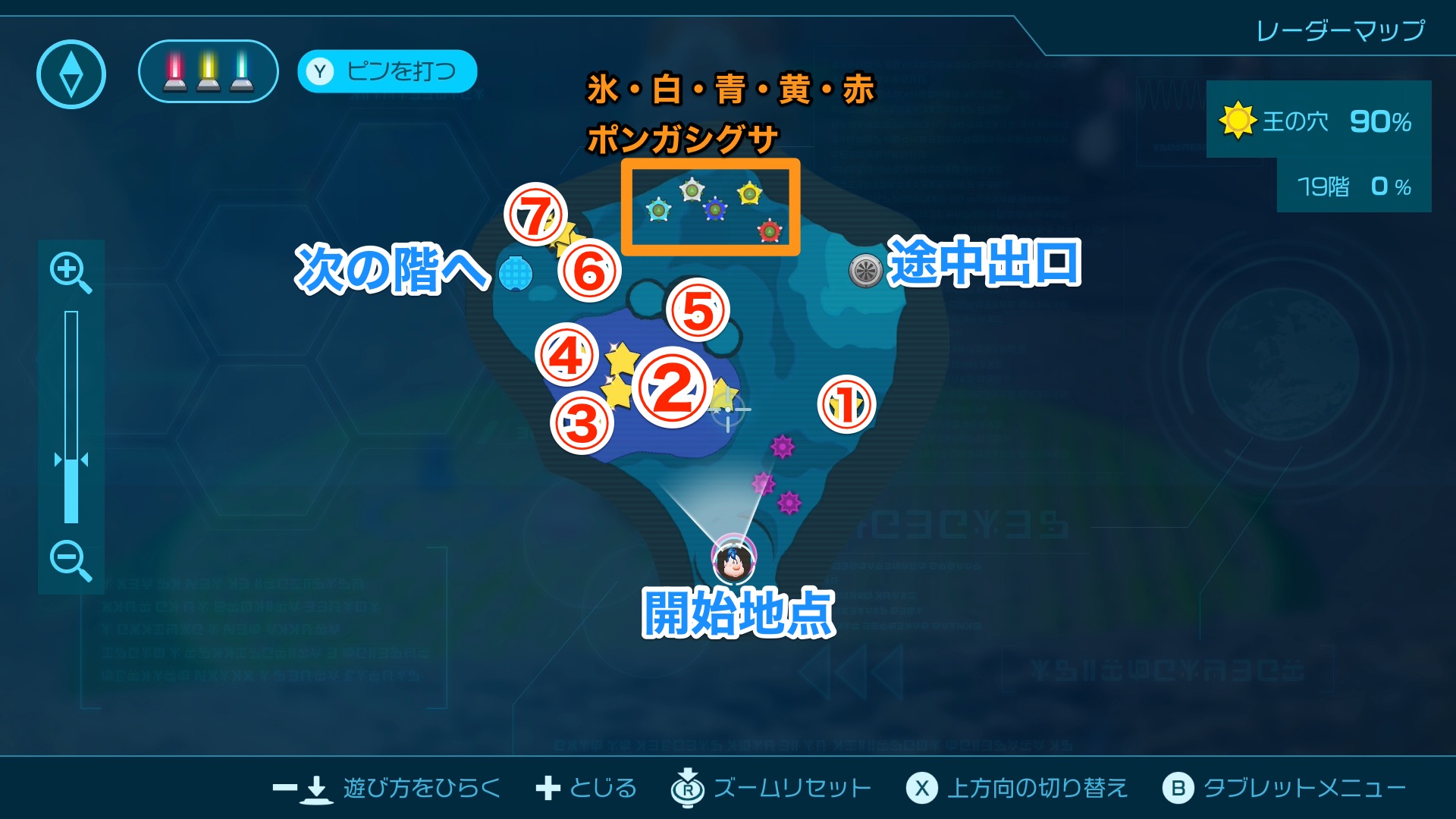
Task: Click the blue Pikmin indicator light
Action: point(241,72)
